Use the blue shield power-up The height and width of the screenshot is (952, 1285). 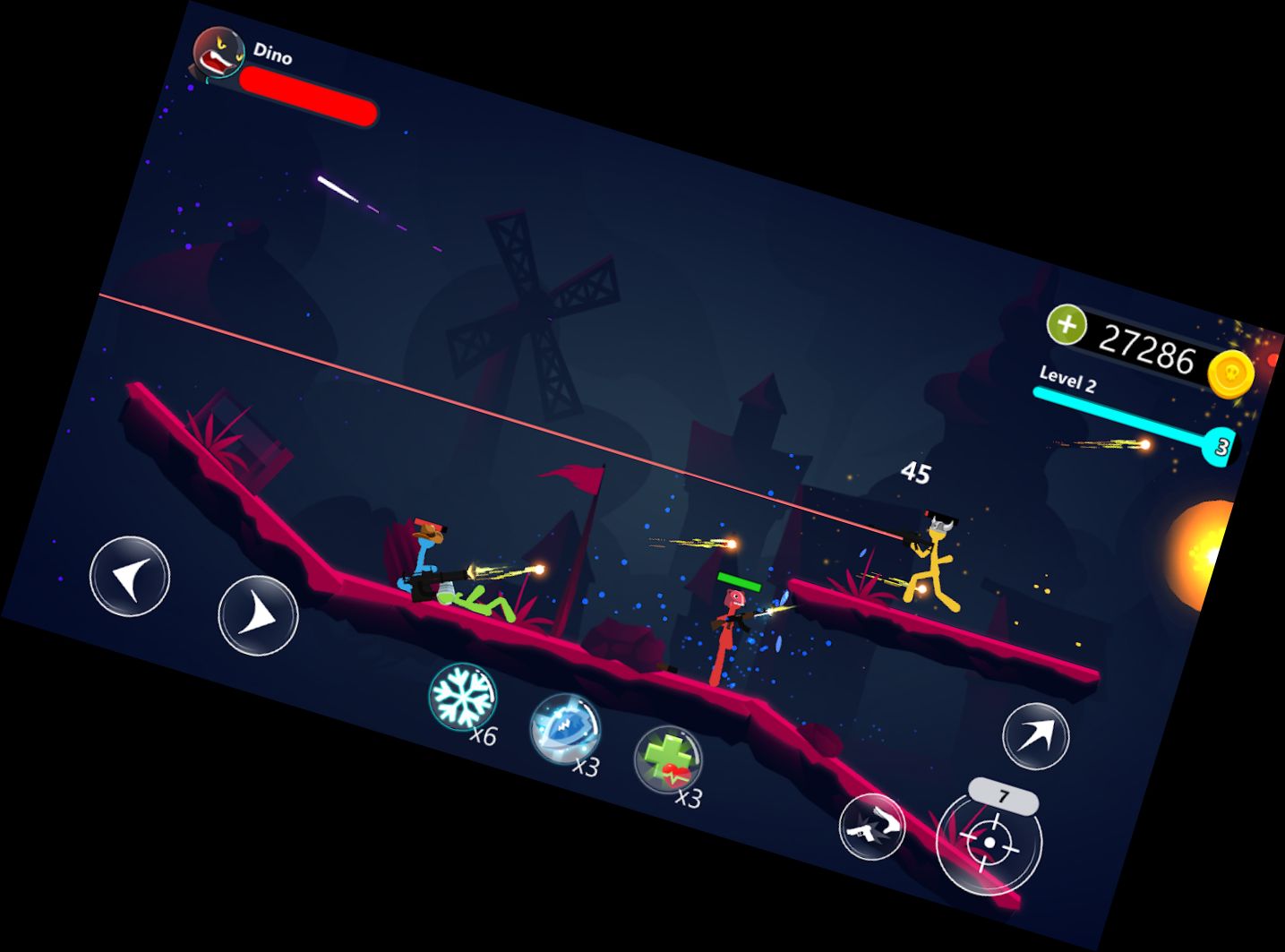564,728
